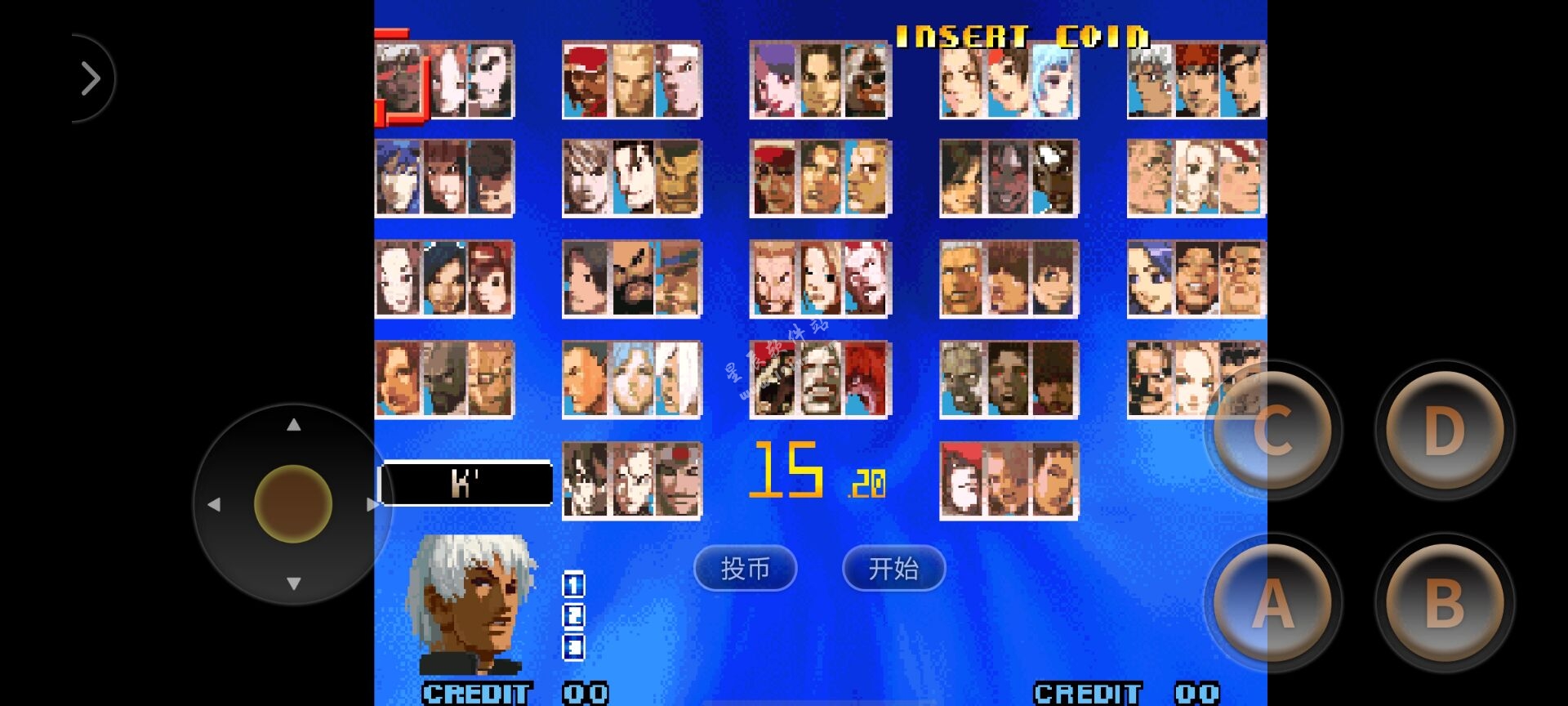Click the joystick's up arrow
This screenshot has height=706, width=1568.
(294, 425)
